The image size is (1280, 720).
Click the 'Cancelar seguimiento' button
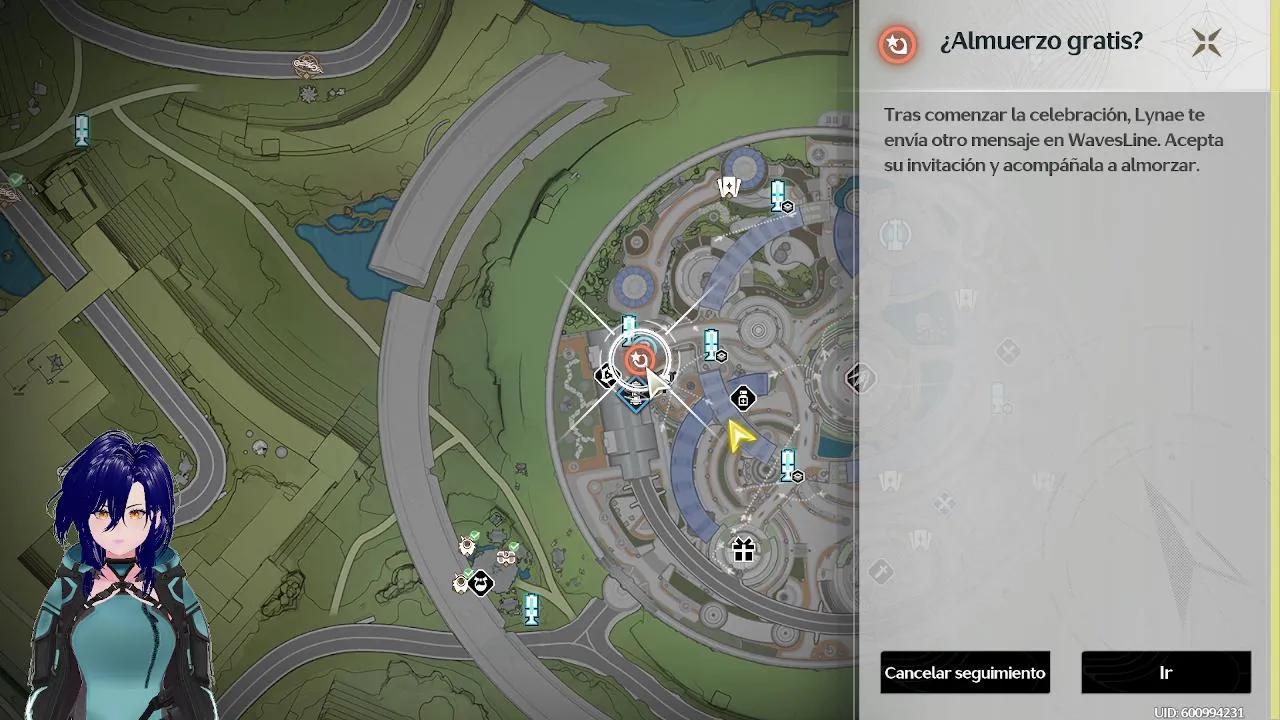click(x=965, y=673)
